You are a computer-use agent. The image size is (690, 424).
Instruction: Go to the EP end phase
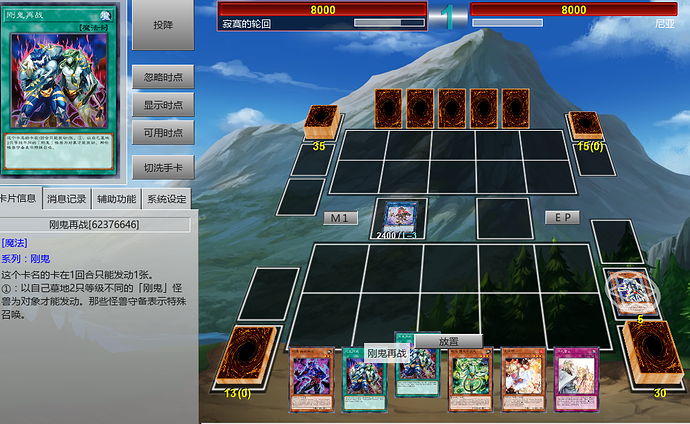562,217
